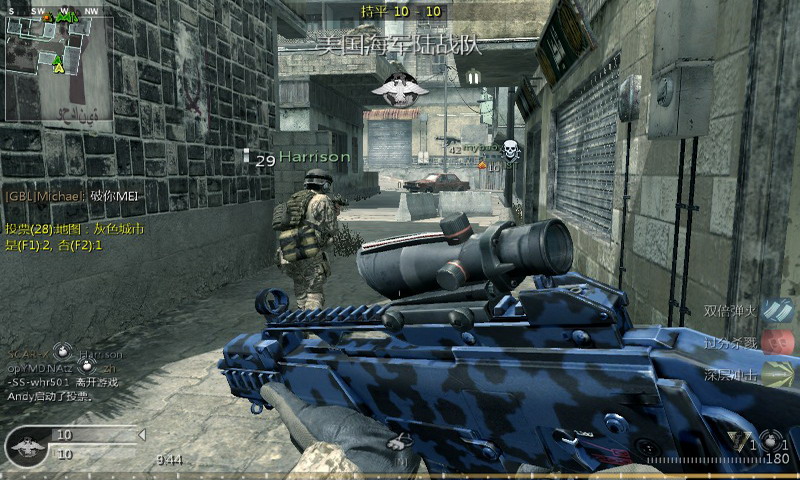Select the green 深层冲击 perk icon
800x480 pixels.
coord(776,373)
